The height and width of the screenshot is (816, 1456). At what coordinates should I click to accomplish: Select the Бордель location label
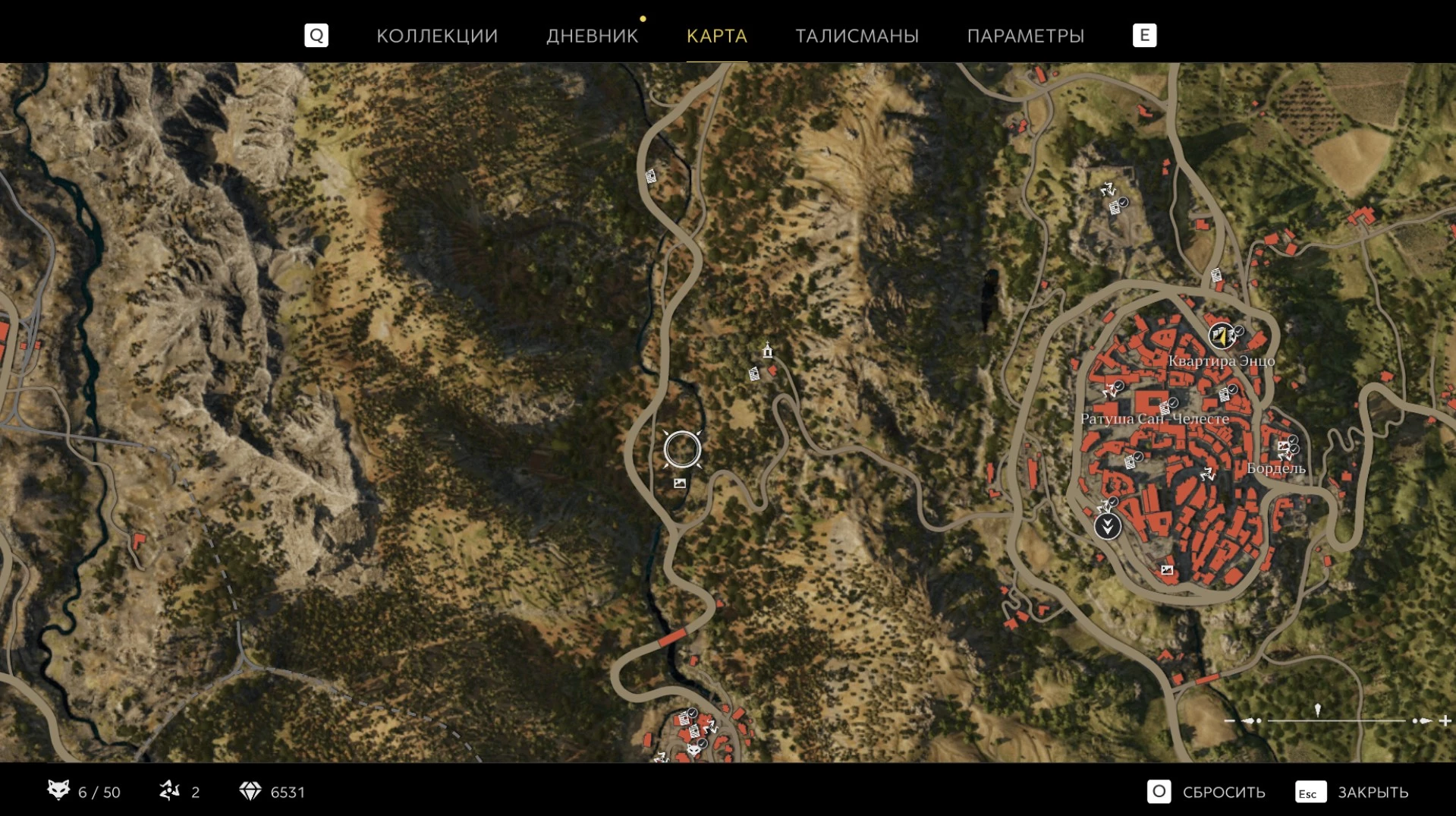click(x=1276, y=468)
